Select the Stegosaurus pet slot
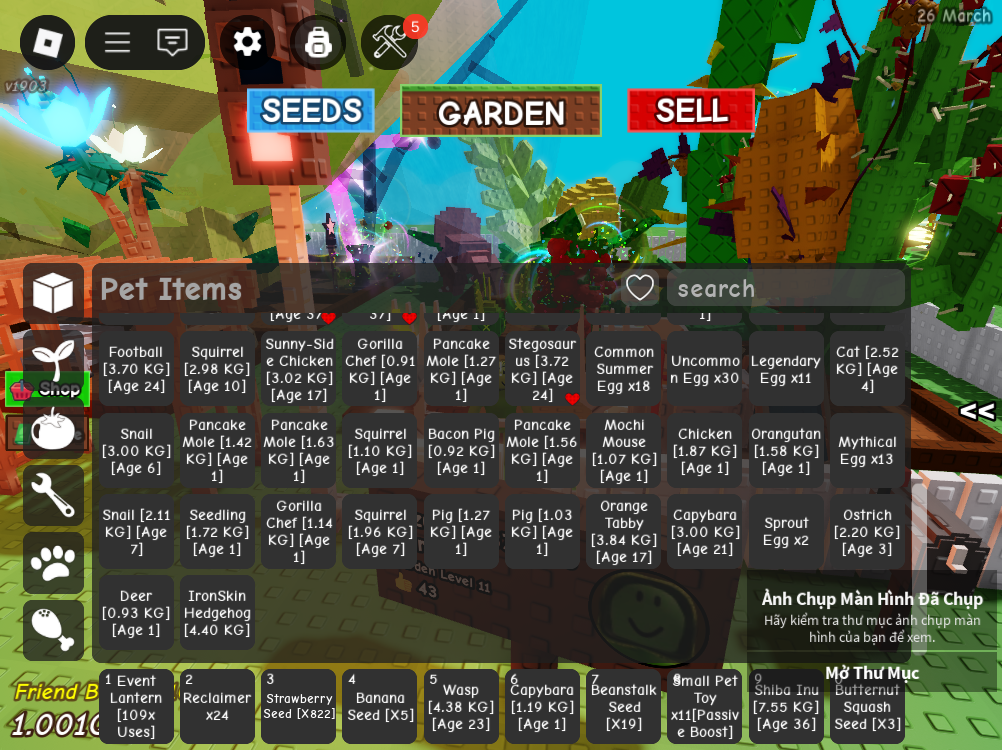 click(542, 369)
